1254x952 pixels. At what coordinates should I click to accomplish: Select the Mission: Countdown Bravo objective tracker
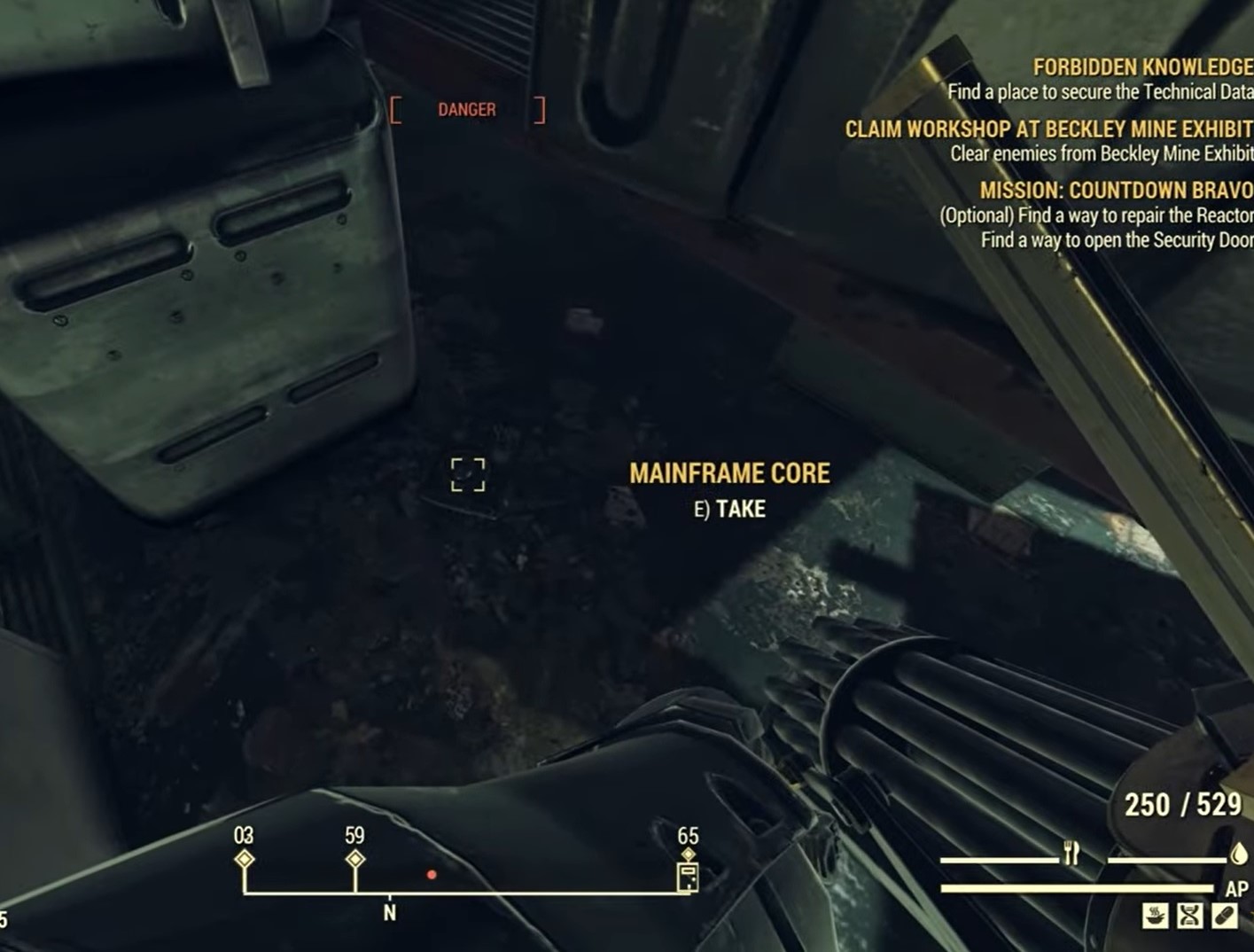1116,190
